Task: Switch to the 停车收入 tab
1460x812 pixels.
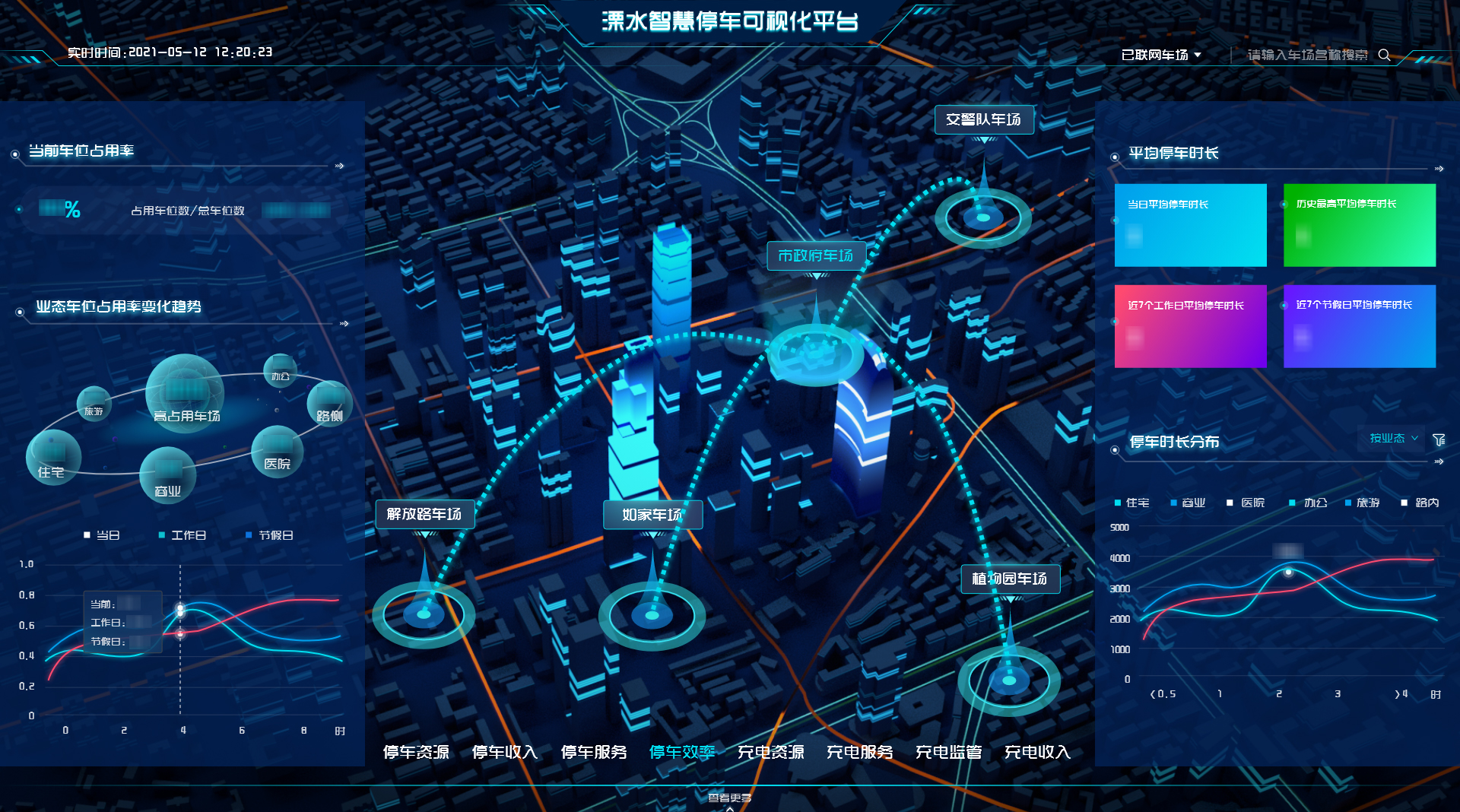Action: tap(505, 752)
